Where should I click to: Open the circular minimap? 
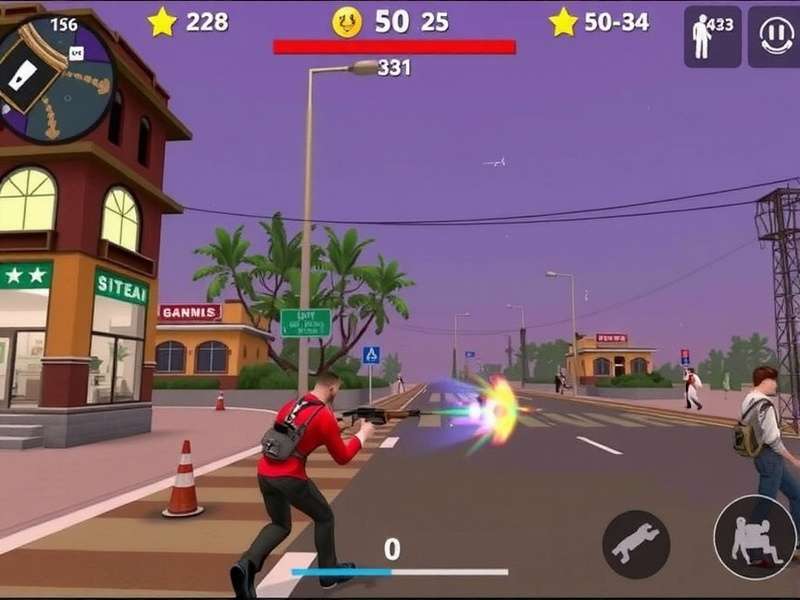pos(55,78)
